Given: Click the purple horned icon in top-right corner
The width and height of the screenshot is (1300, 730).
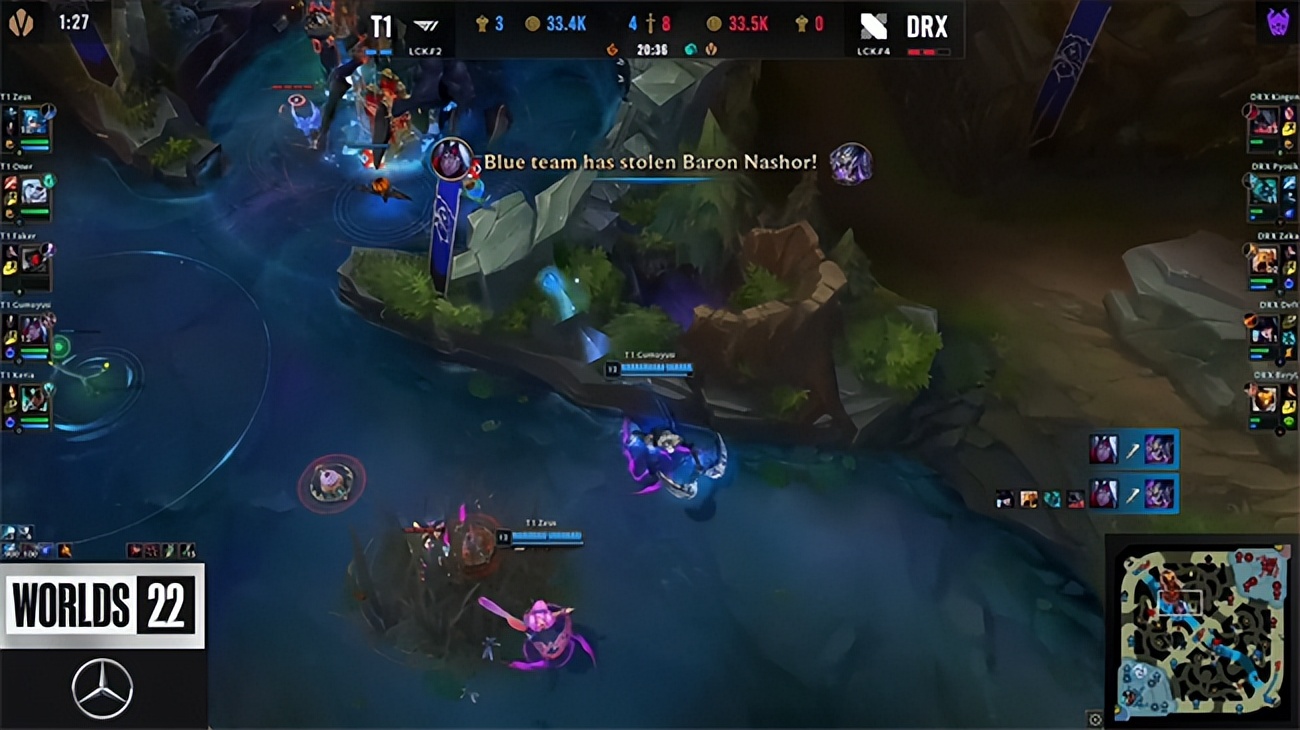Looking at the screenshot, I should pos(1277,22).
